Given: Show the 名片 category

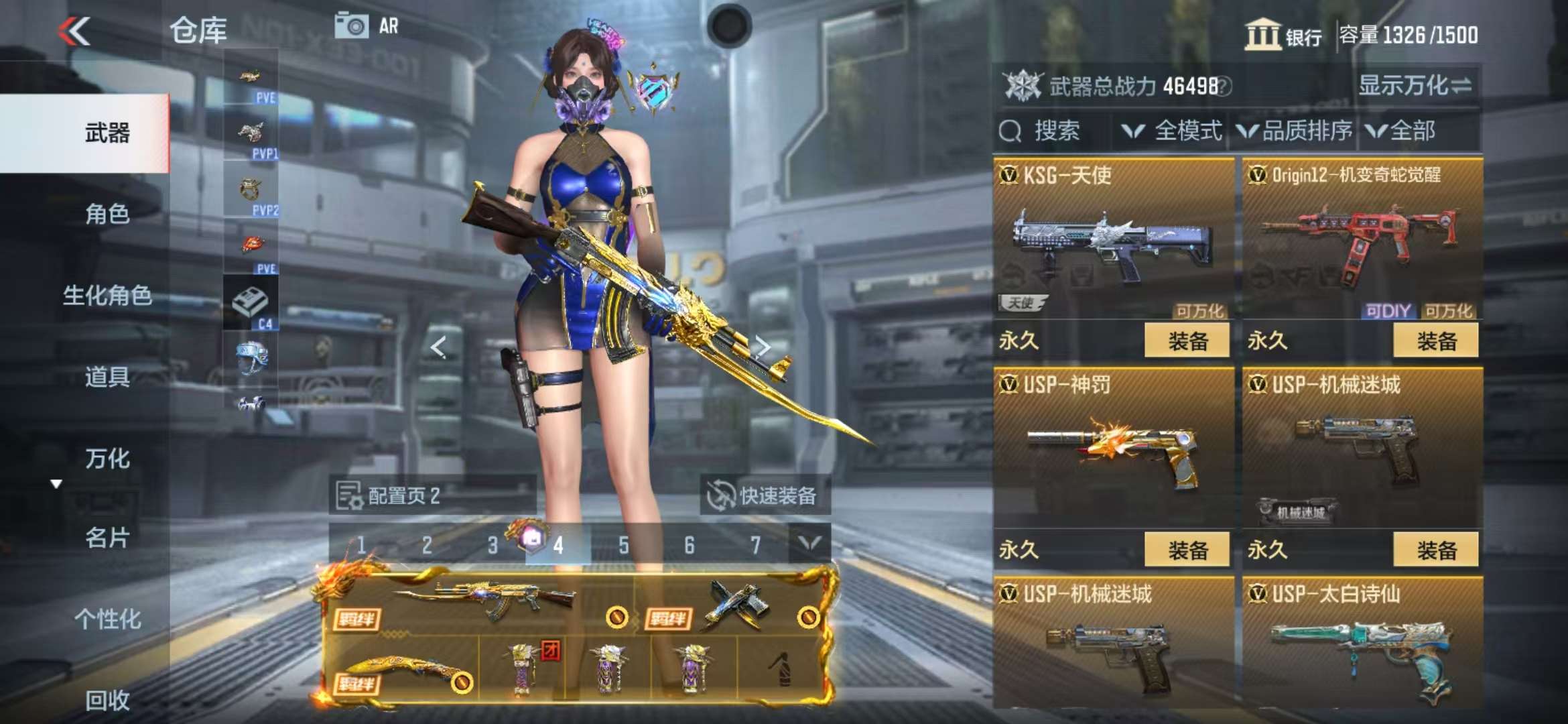Looking at the screenshot, I should [107, 538].
